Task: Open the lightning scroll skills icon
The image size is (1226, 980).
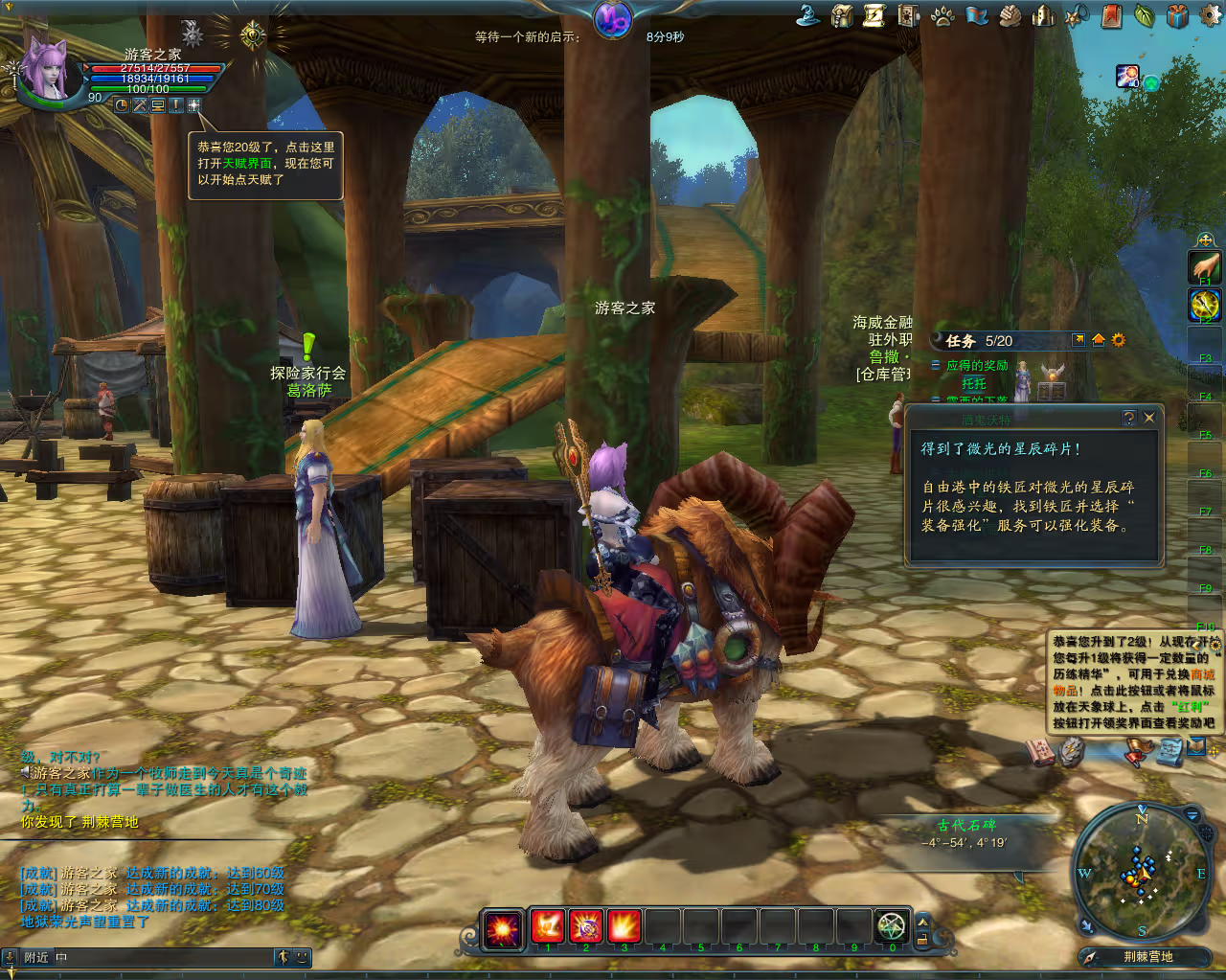Action: (875, 15)
